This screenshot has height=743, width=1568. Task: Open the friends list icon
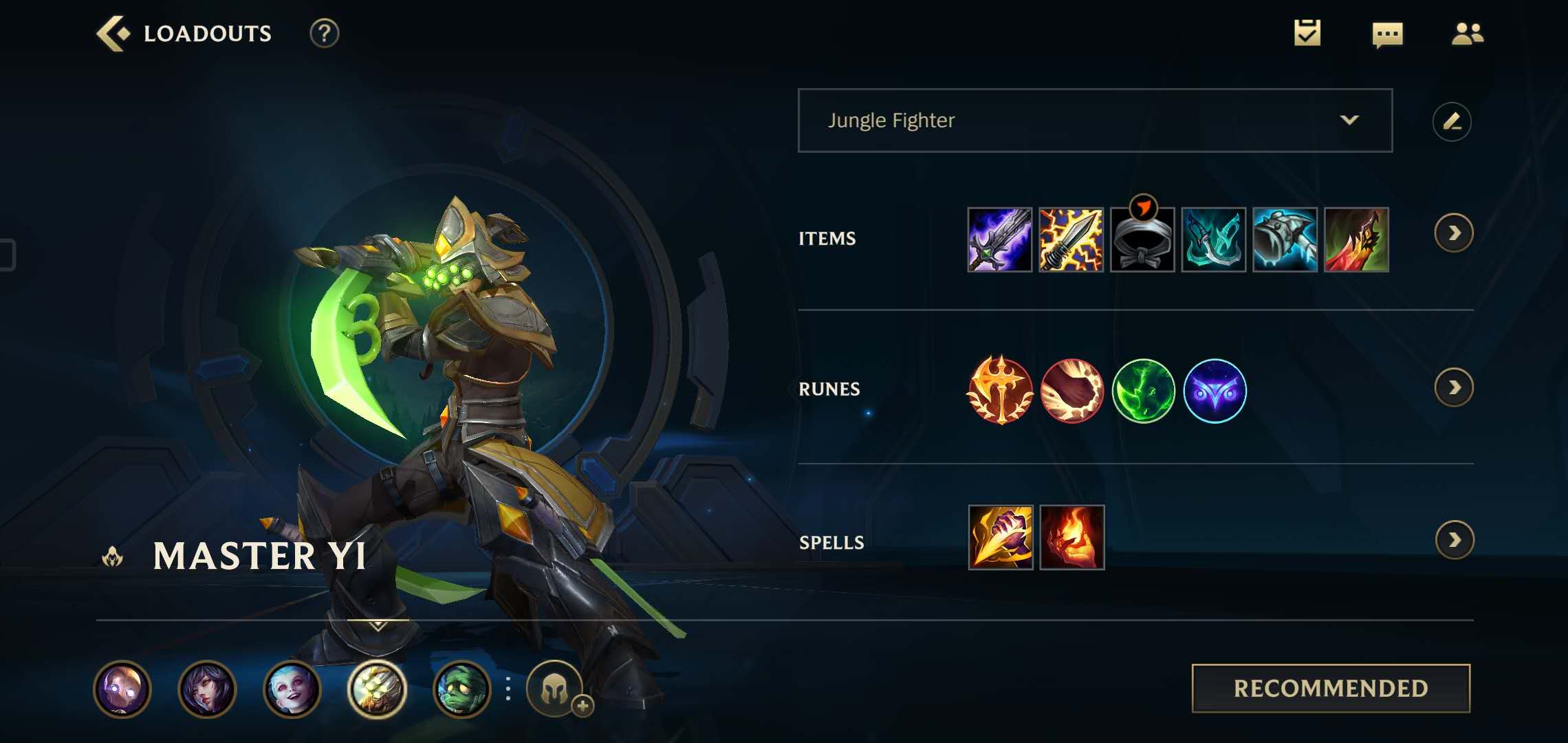click(1467, 33)
